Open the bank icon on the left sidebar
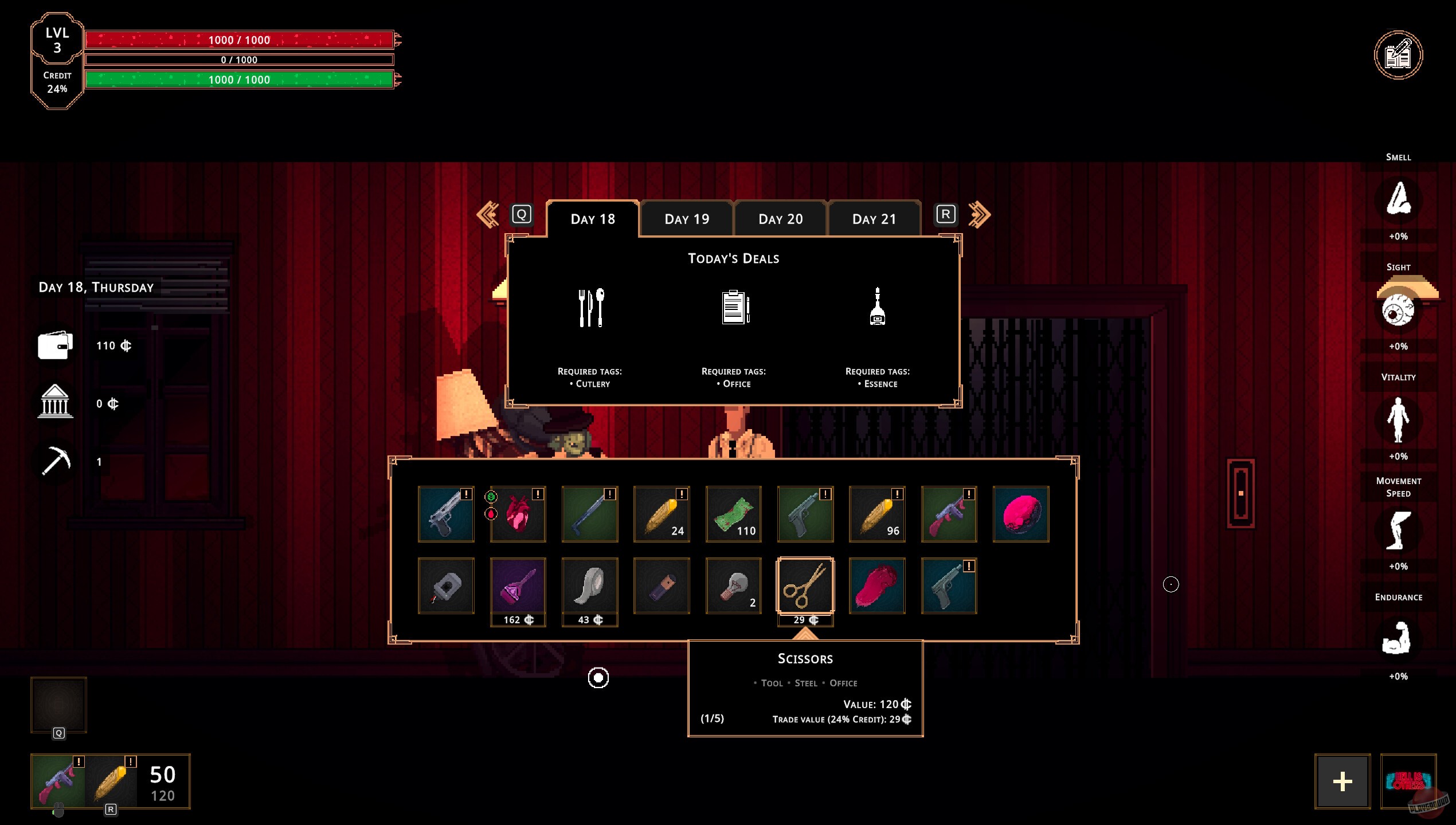Screen dimensions: 1456x825 (55, 403)
